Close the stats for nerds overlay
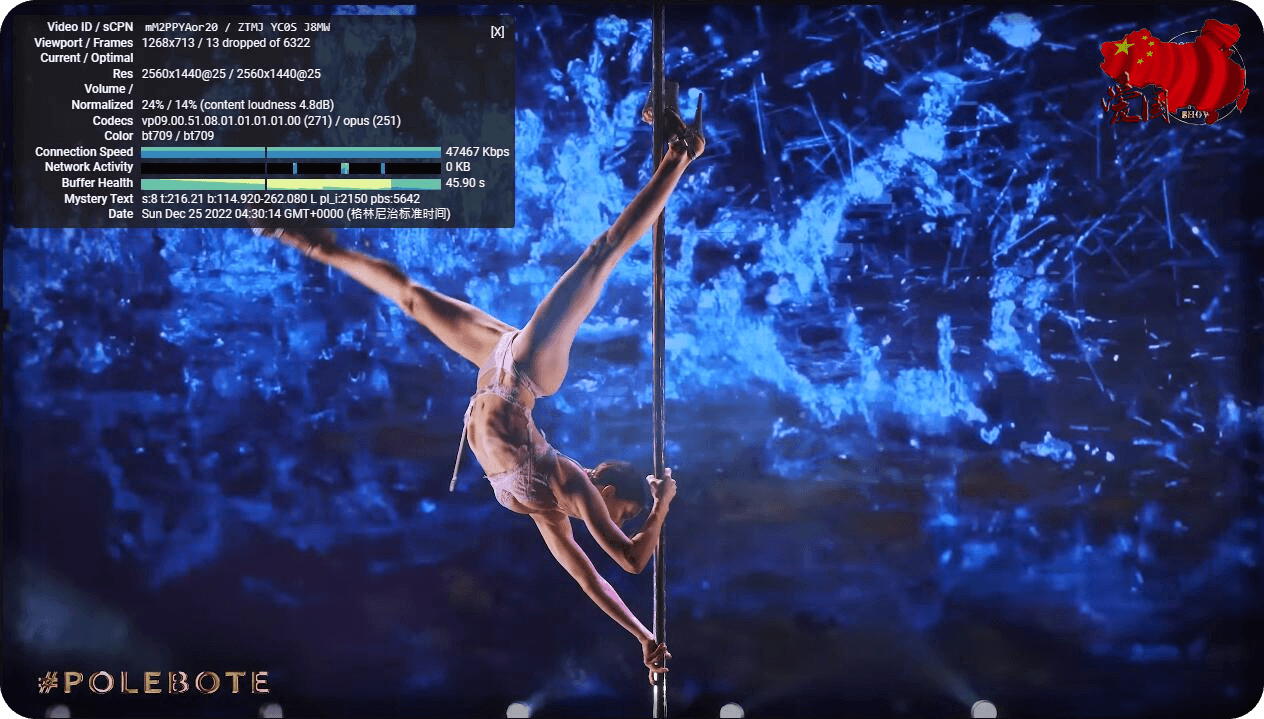The image size is (1264, 719). [497, 31]
